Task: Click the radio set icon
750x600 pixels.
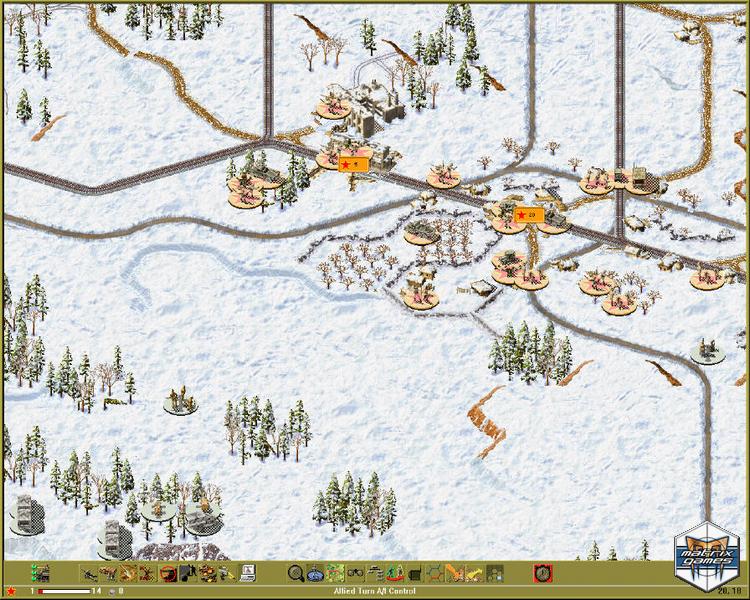Action: pos(416,573)
